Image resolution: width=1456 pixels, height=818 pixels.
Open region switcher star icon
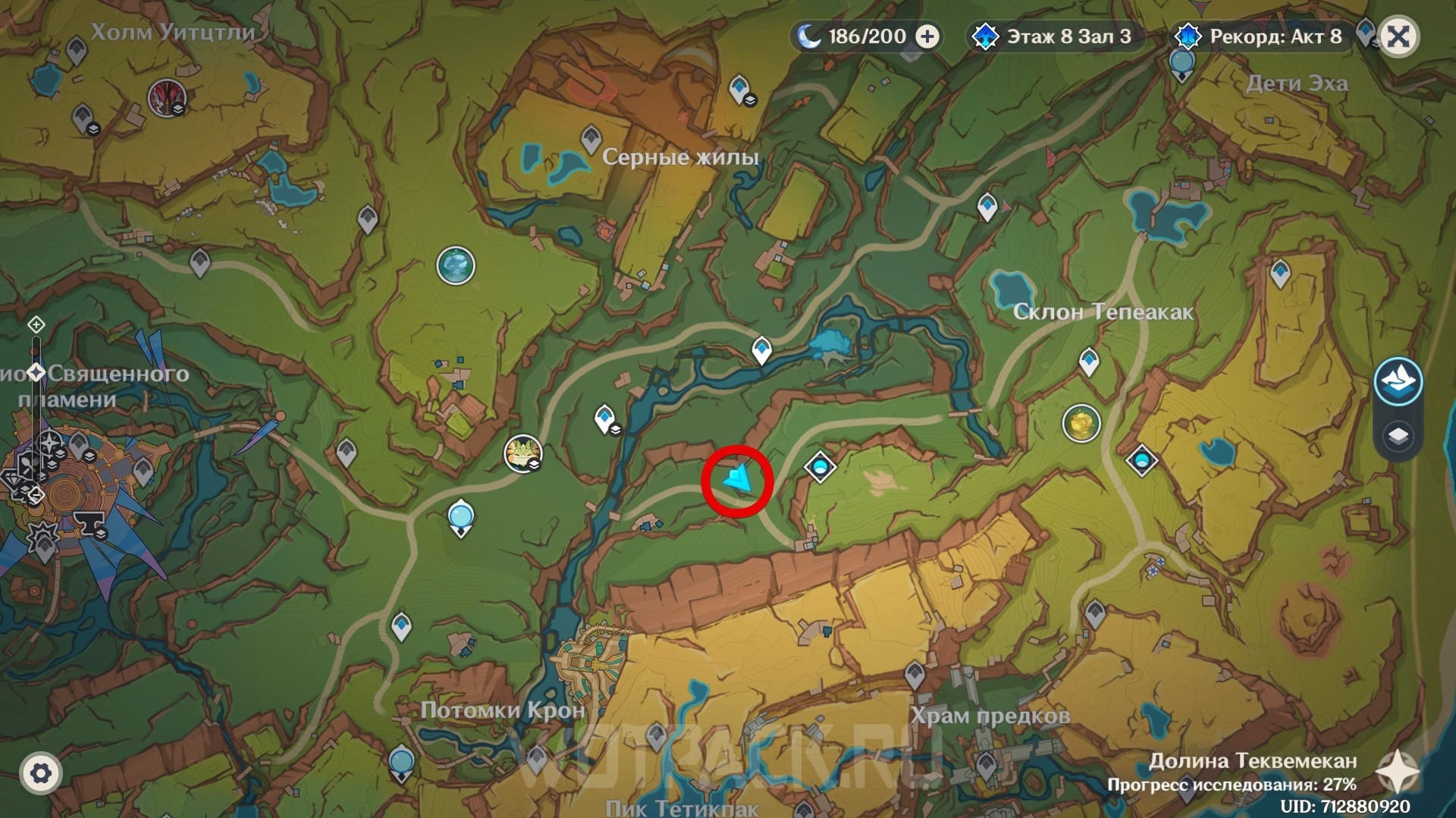click(x=1397, y=773)
